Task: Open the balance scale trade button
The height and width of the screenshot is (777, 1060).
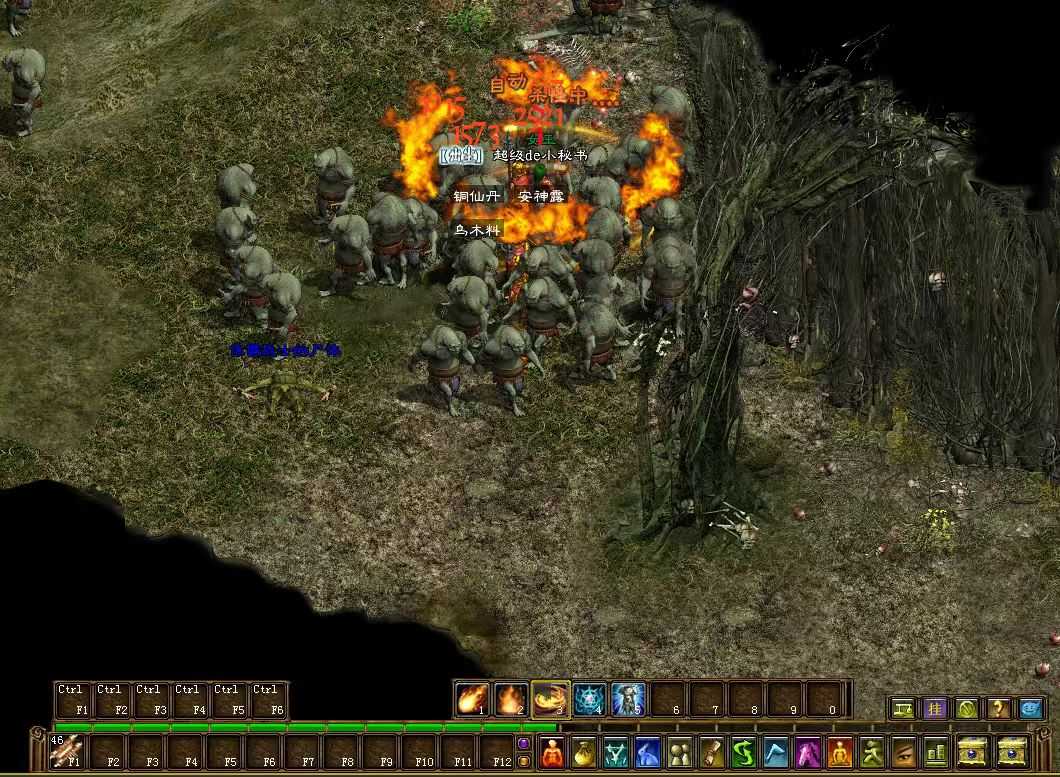Action: pos(902,709)
